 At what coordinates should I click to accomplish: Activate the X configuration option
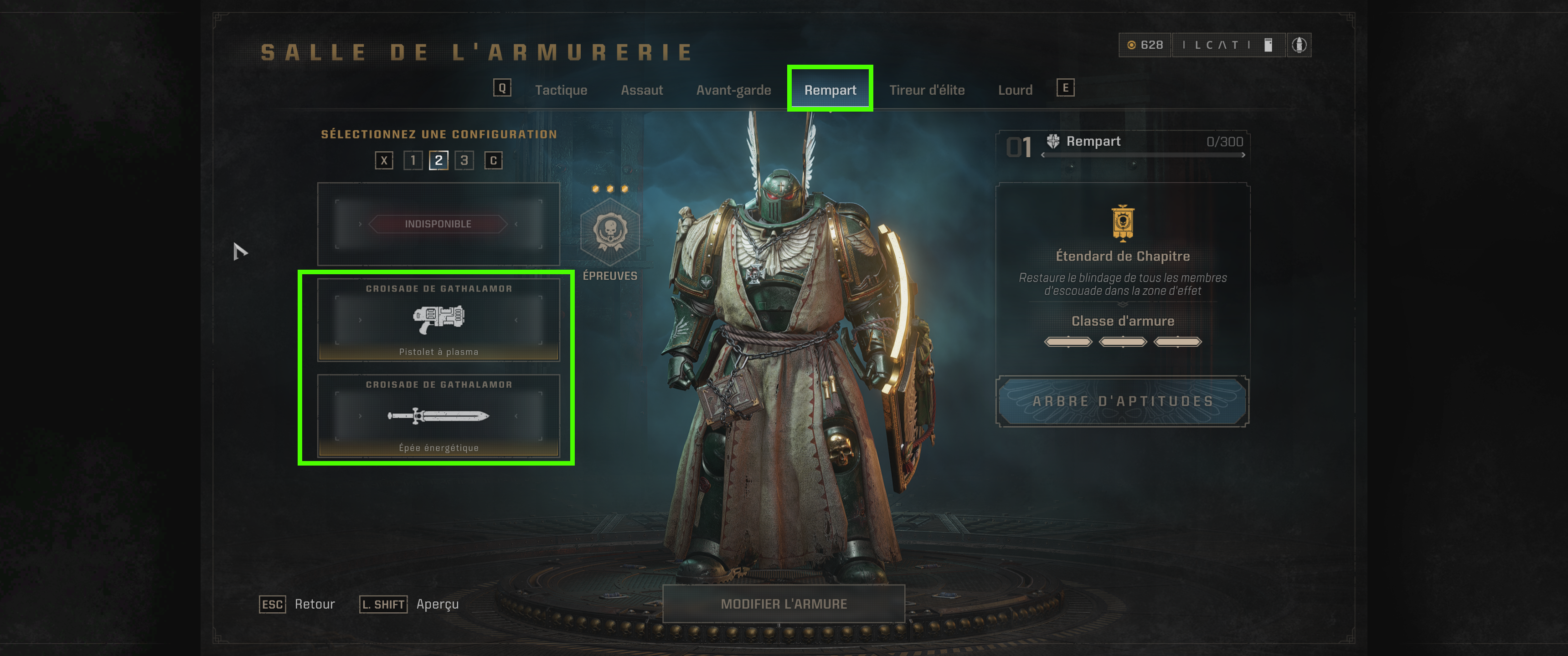coord(384,160)
